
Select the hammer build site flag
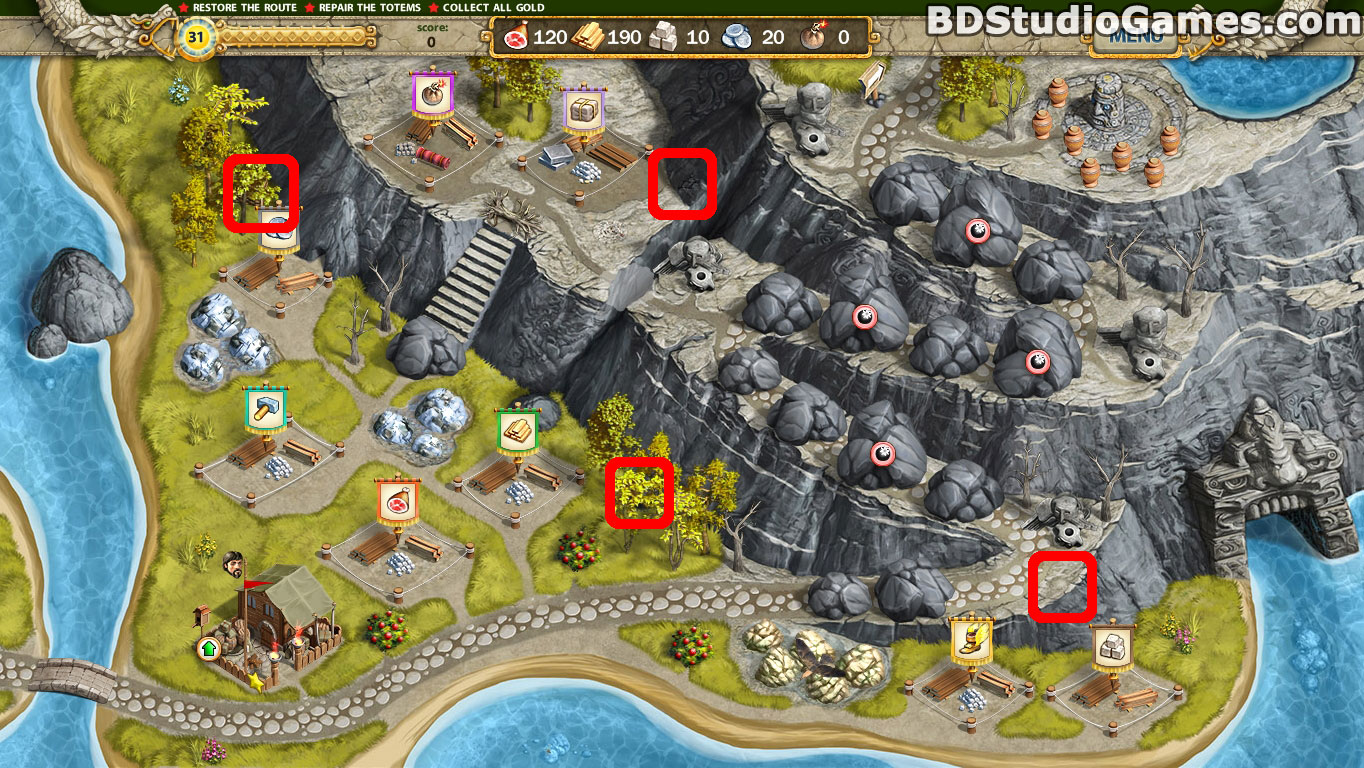click(x=265, y=410)
